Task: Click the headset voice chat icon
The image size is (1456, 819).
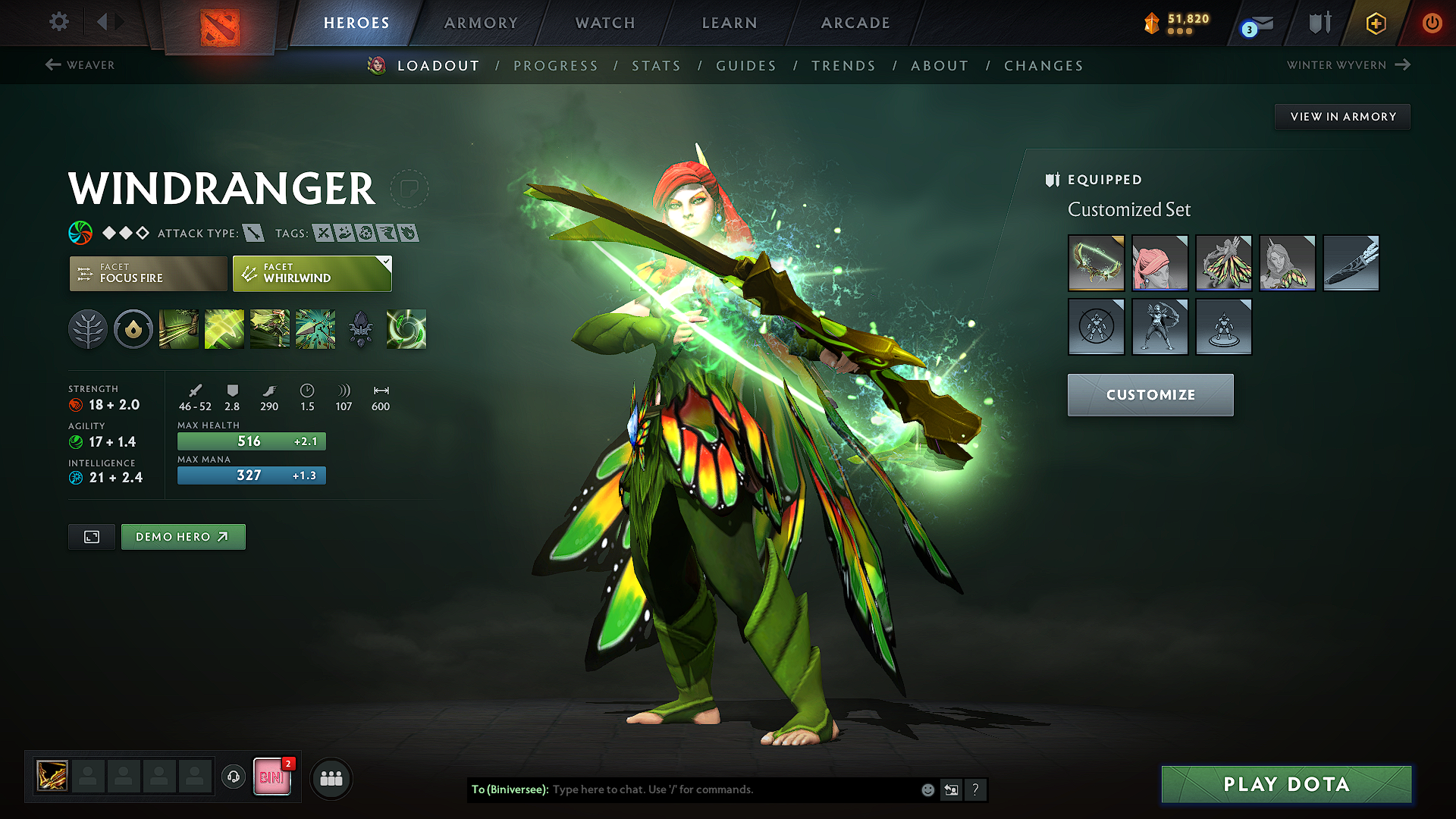Action: click(x=234, y=777)
